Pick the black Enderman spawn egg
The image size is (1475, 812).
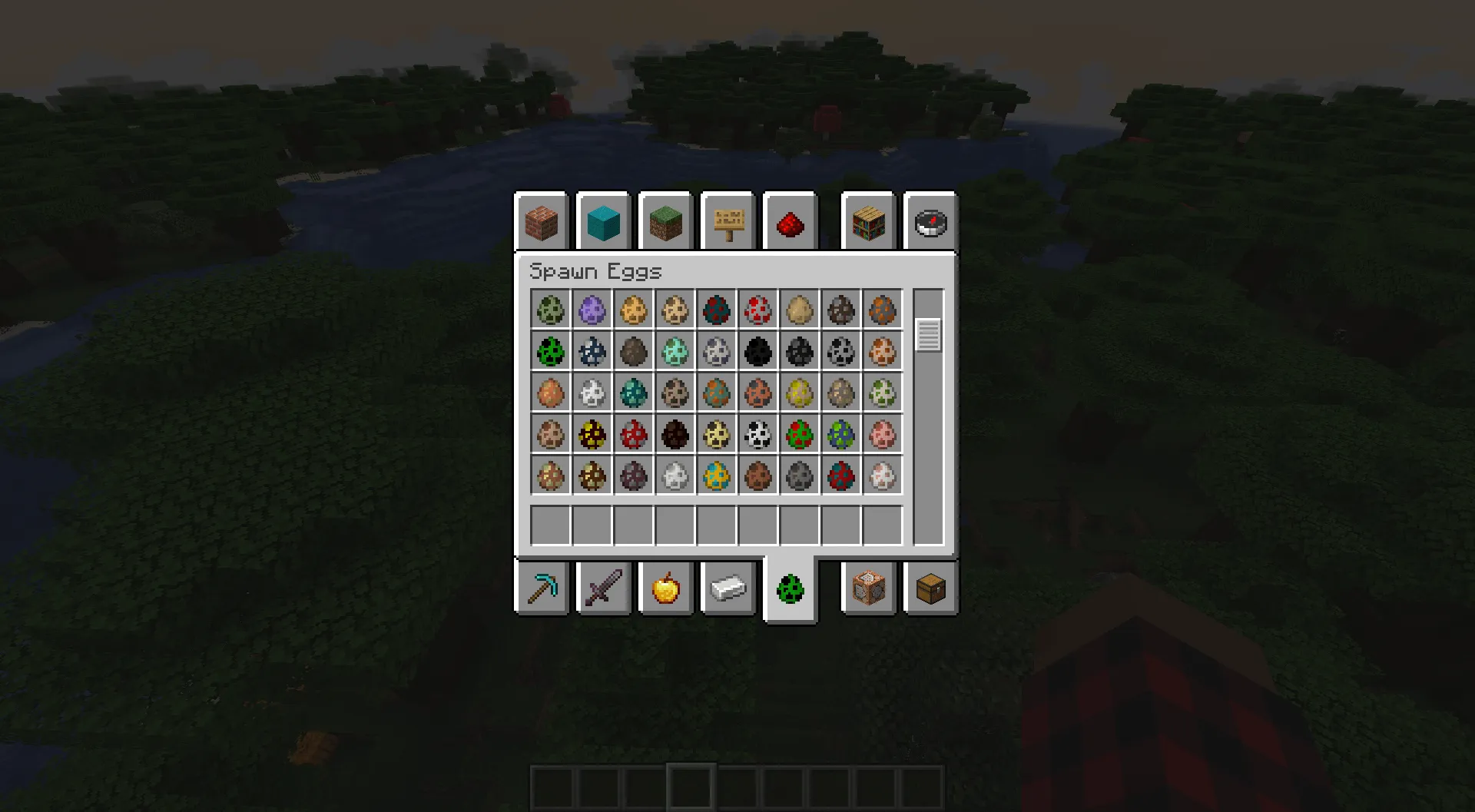(x=758, y=352)
